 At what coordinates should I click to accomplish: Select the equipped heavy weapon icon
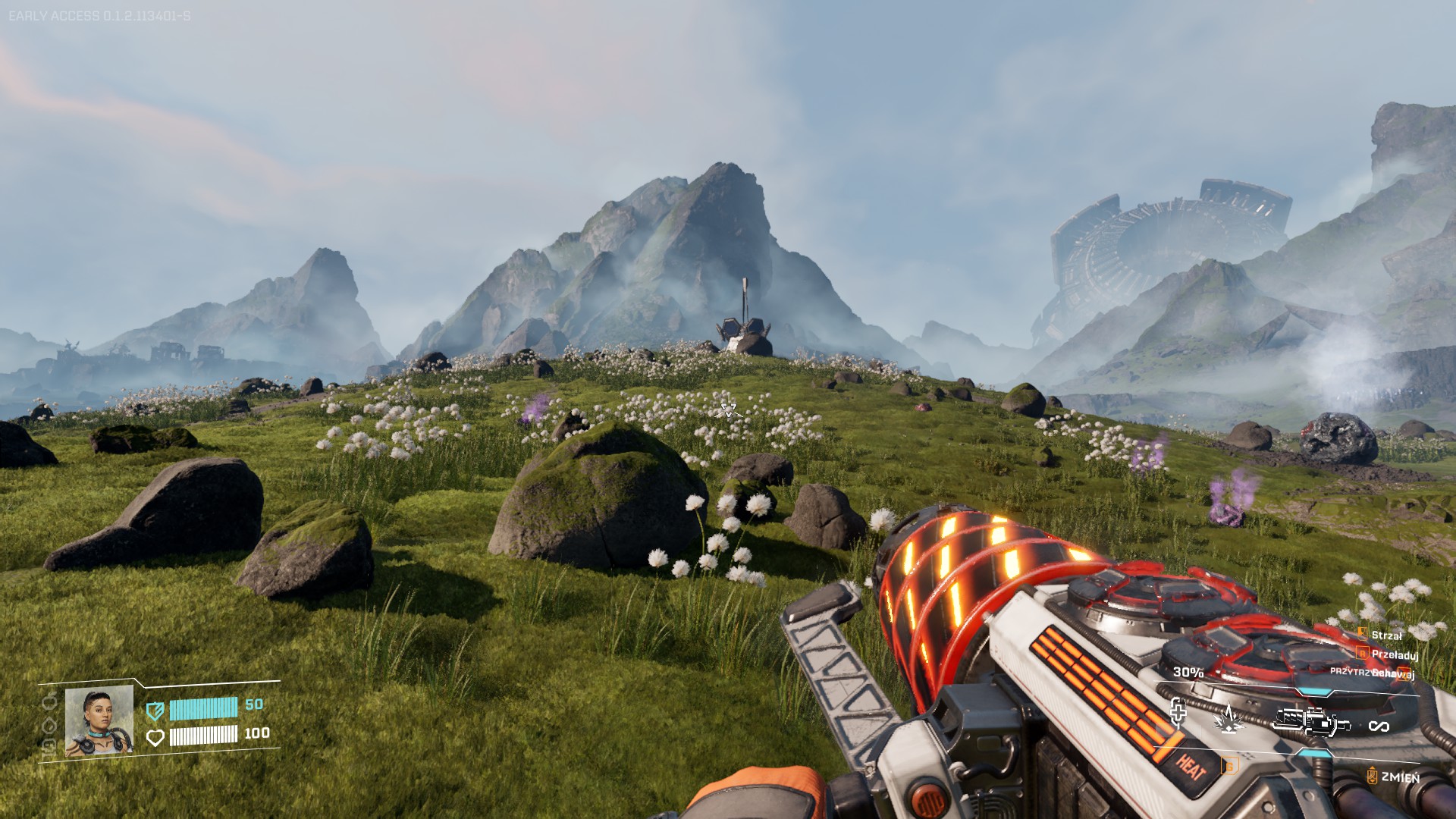1310,721
